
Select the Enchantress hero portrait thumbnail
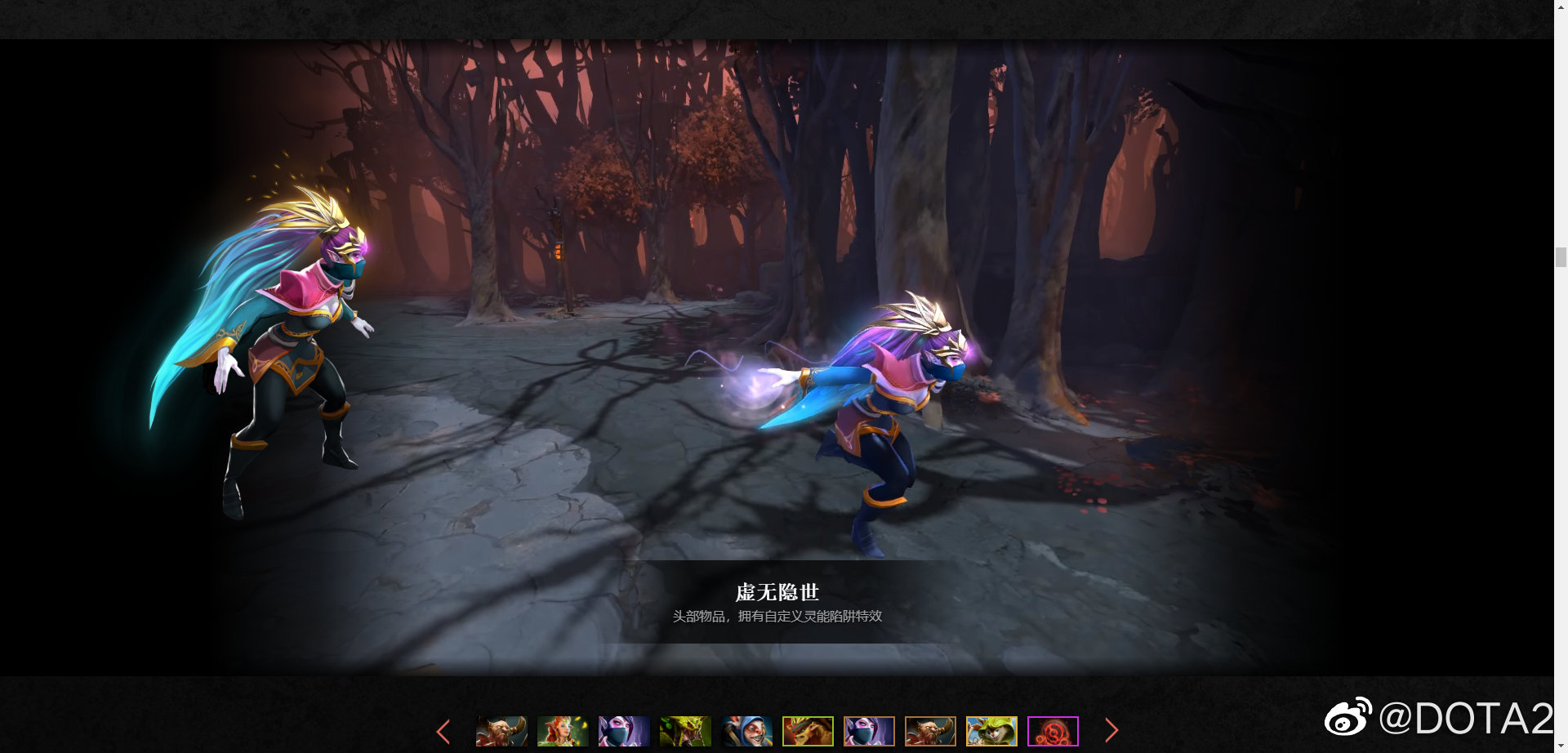click(x=562, y=731)
